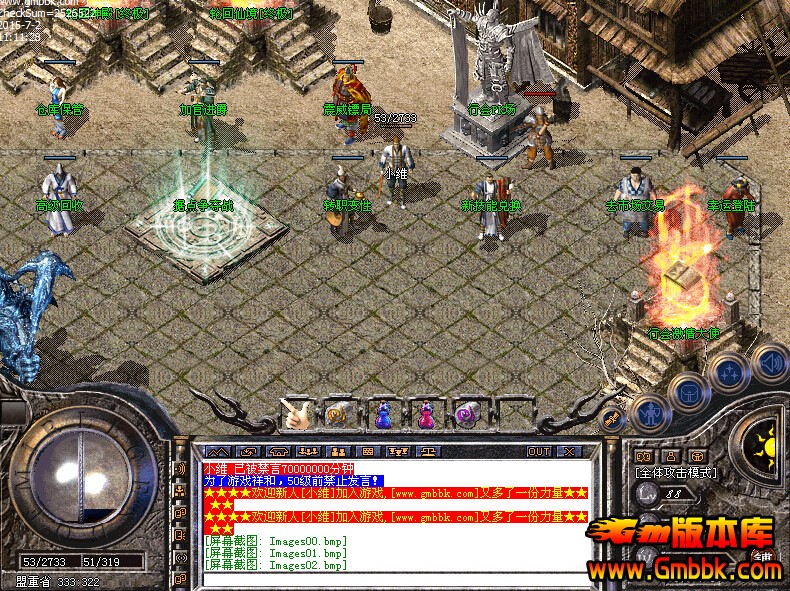Open the minimap via map icon button
790x591 pixels.
tap(645, 456)
